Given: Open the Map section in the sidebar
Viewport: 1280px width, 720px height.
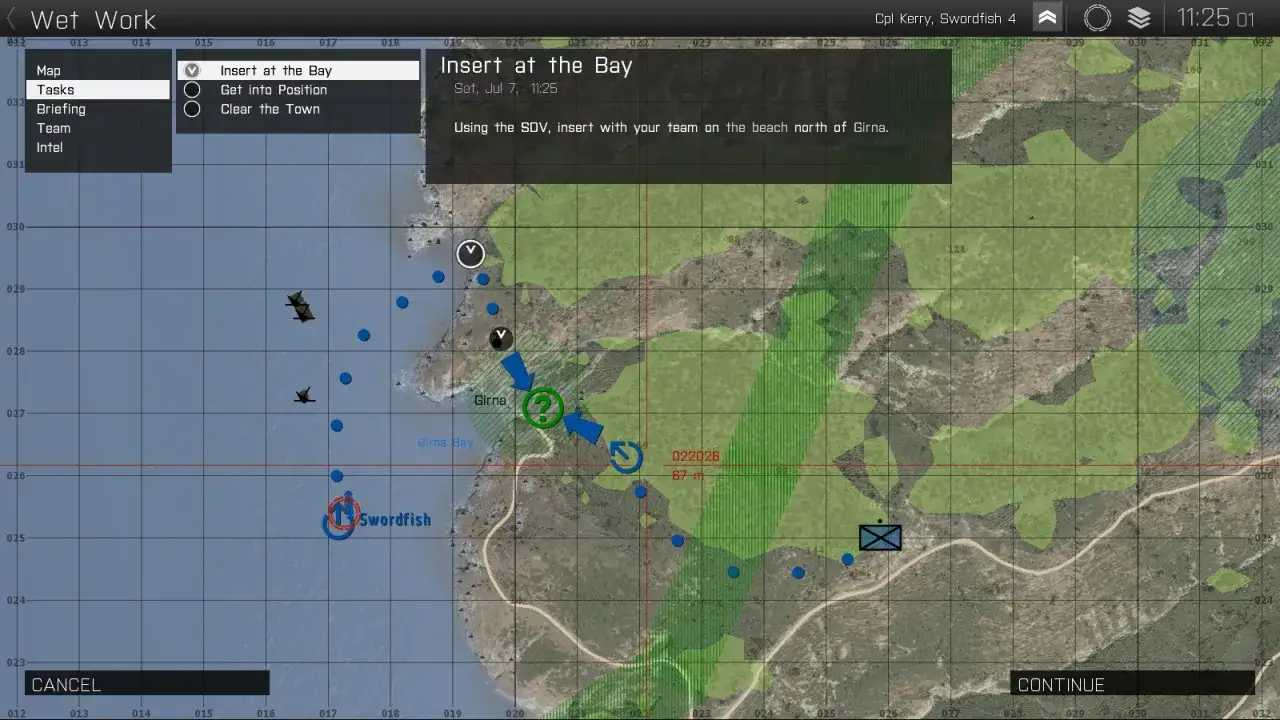Looking at the screenshot, I should [50, 70].
